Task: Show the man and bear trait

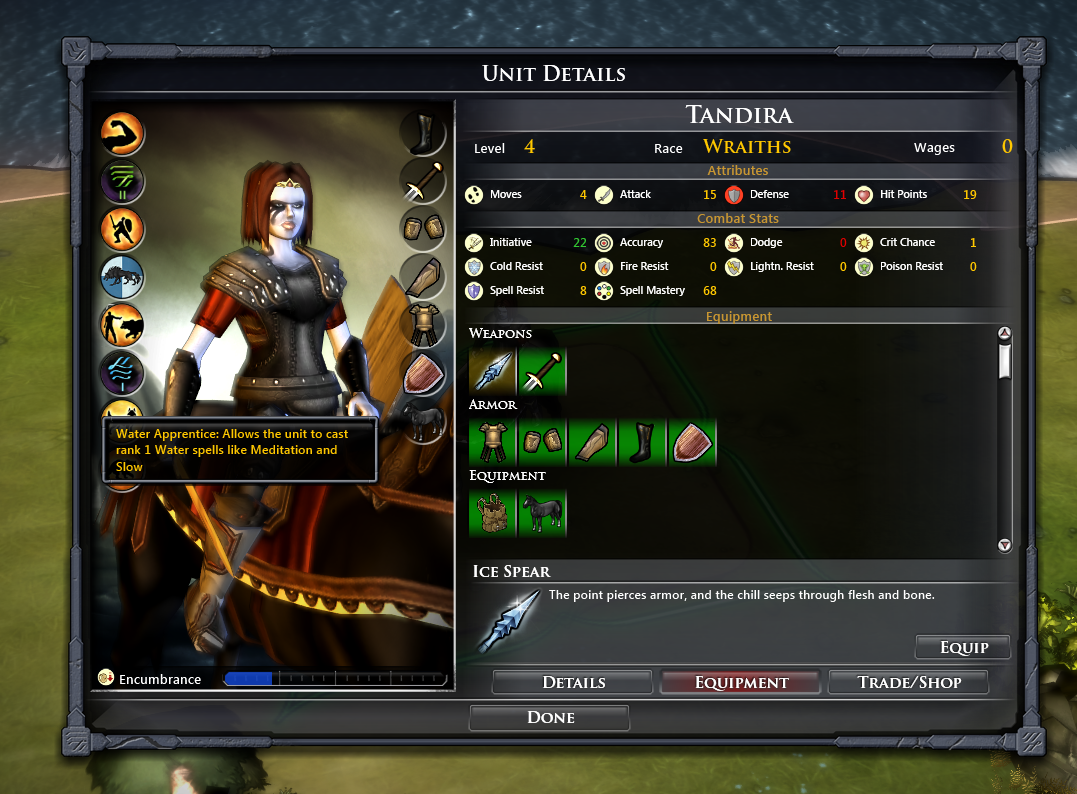Action: [x=123, y=325]
